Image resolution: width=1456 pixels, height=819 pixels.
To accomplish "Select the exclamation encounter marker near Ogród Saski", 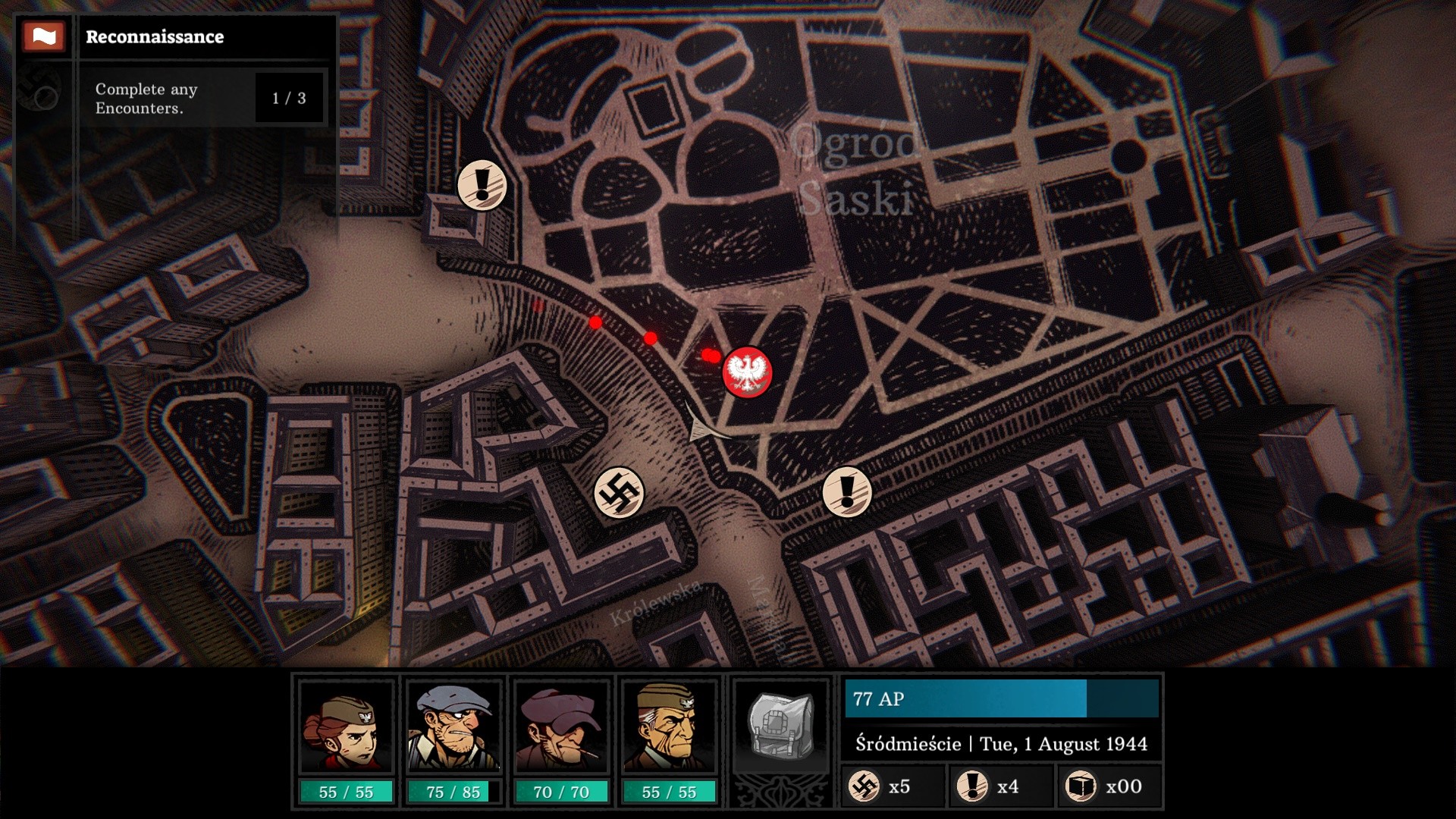I will [482, 185].
